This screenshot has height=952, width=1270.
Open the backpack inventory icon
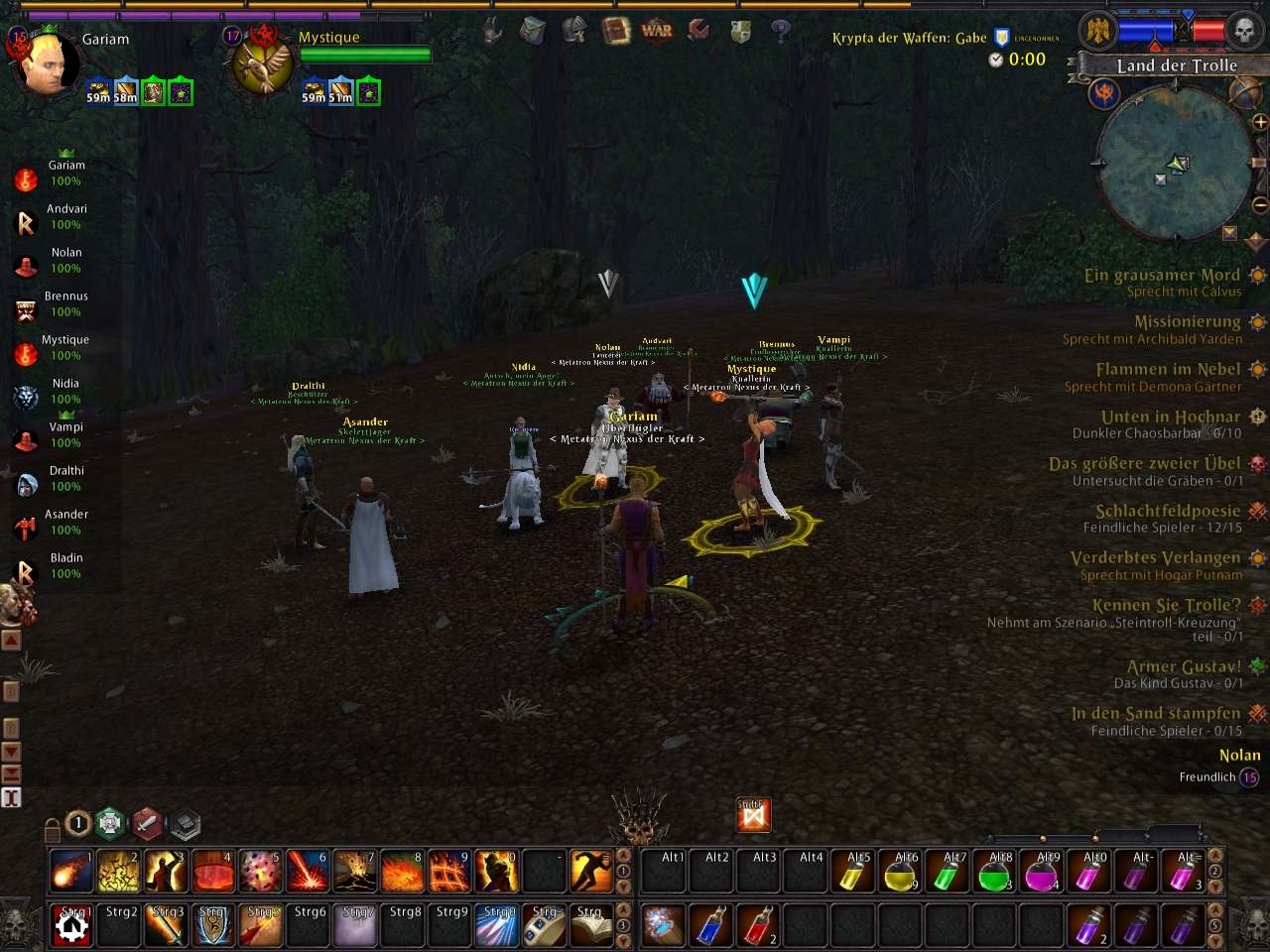(533, 31)
